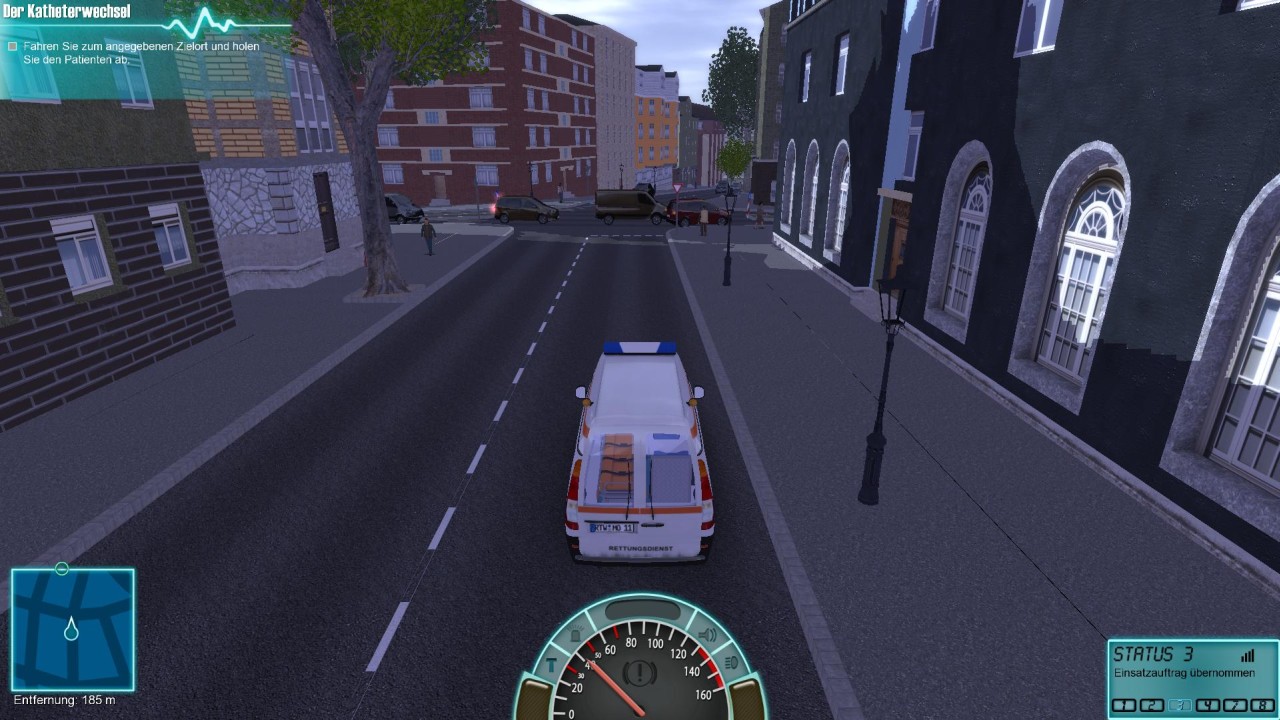Toggle the siren horn icon

coord(707,635)
